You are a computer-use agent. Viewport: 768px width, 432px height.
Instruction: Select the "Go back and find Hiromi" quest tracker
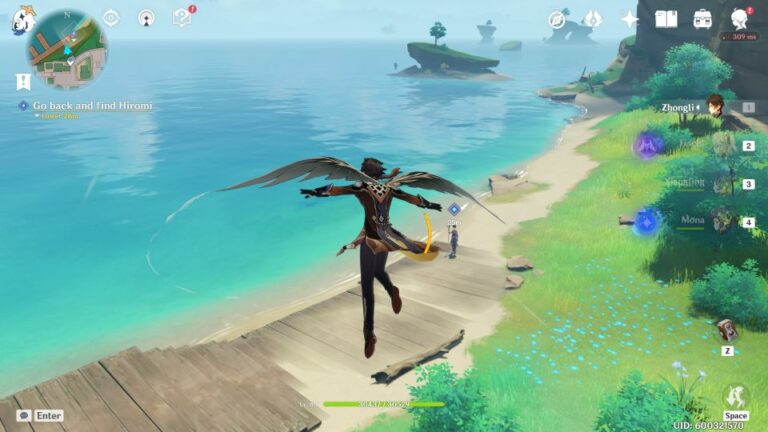point(92,105)
